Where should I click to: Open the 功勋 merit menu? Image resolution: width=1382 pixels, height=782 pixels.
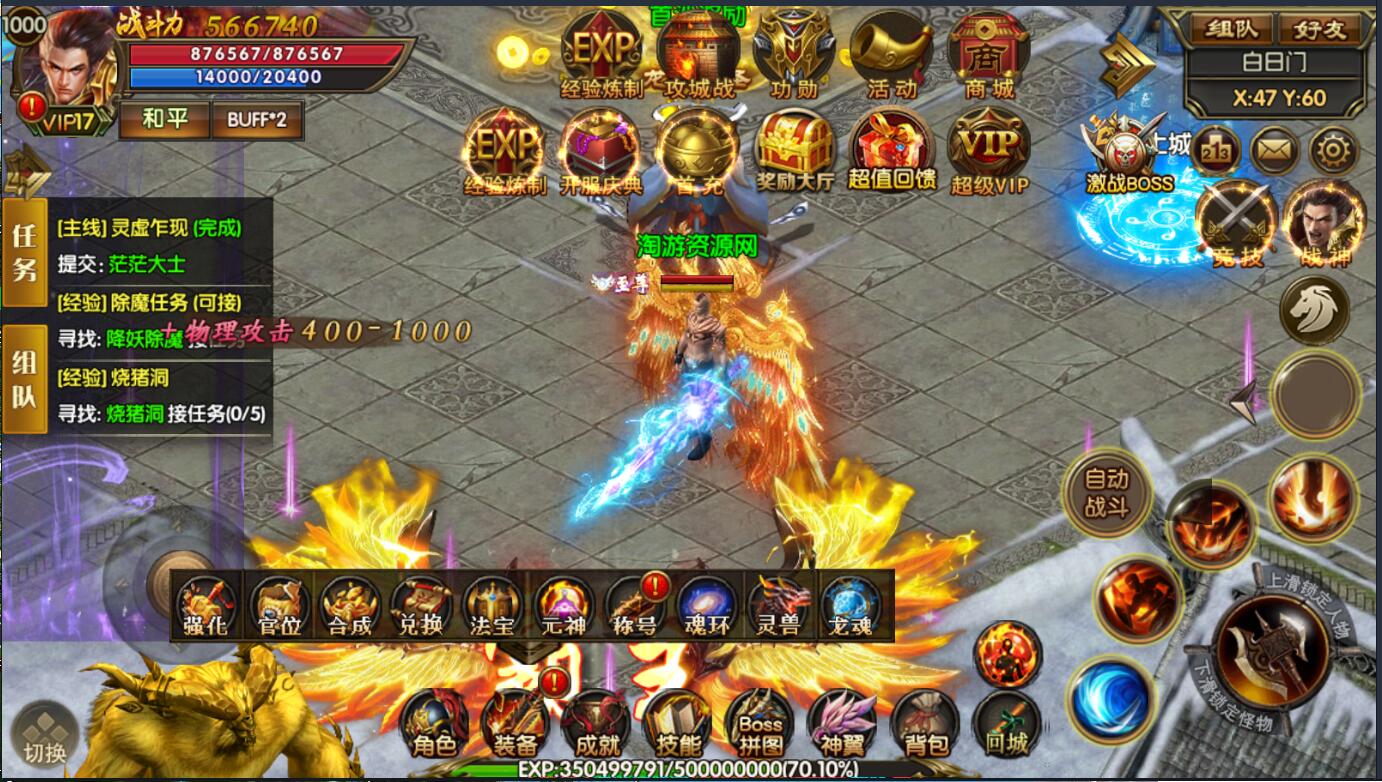794,55
